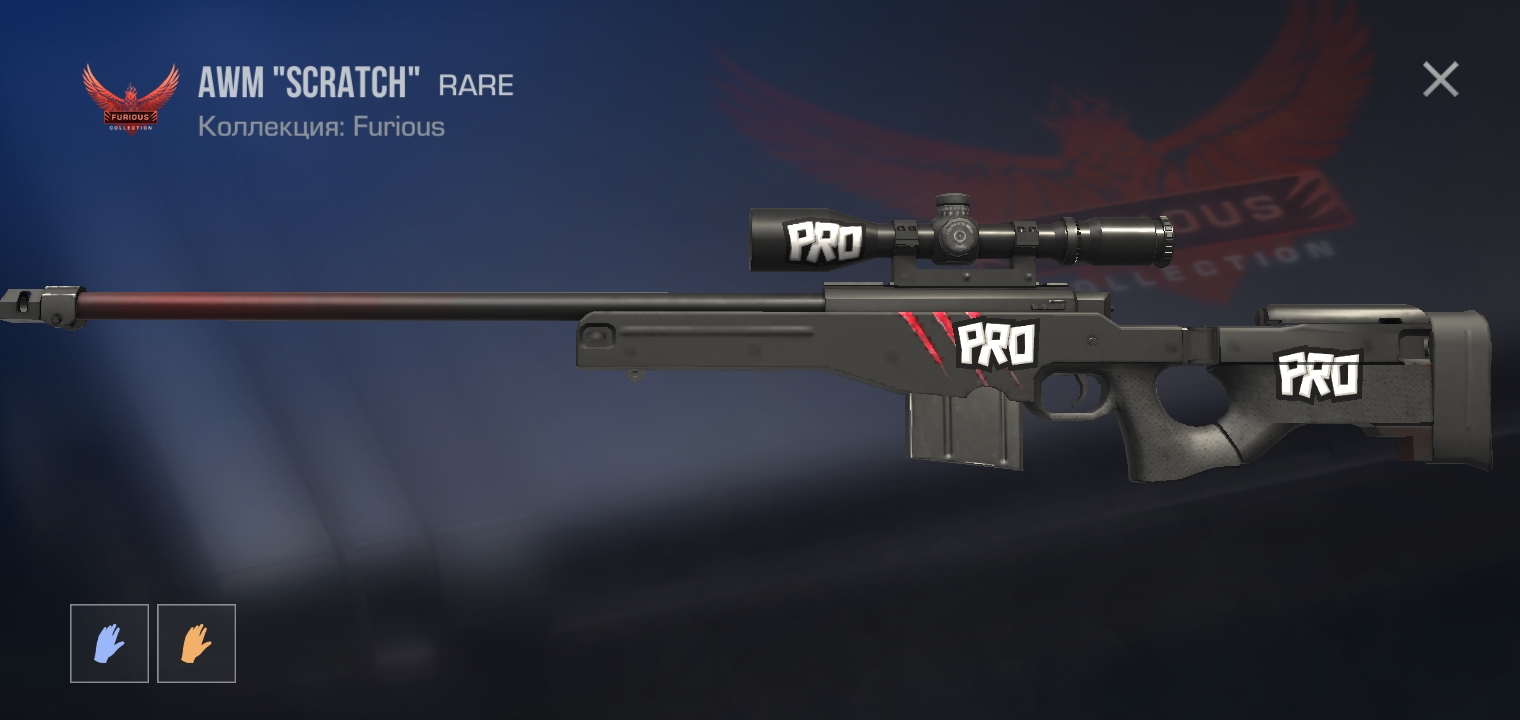Tap the Furious collection emblem
Image resolution: width=1520 pixels, height=720 pixels.
(x=130, y=98)
